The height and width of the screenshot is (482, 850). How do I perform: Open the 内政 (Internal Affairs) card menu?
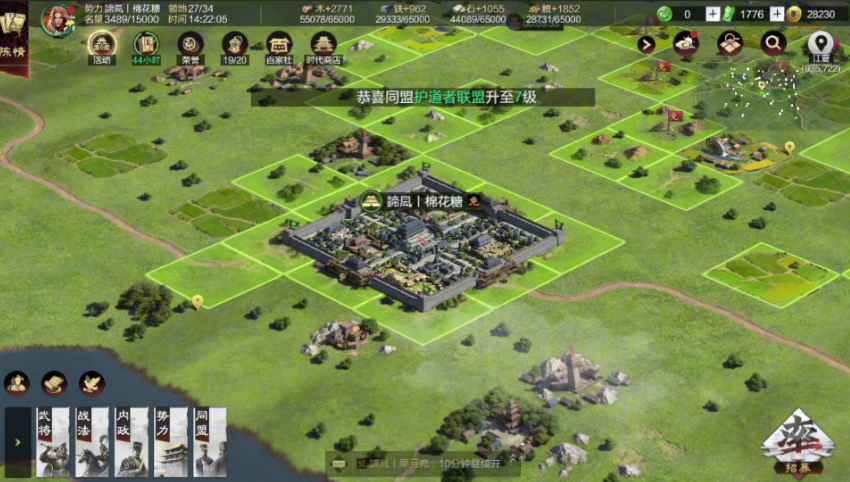[131, 441]
